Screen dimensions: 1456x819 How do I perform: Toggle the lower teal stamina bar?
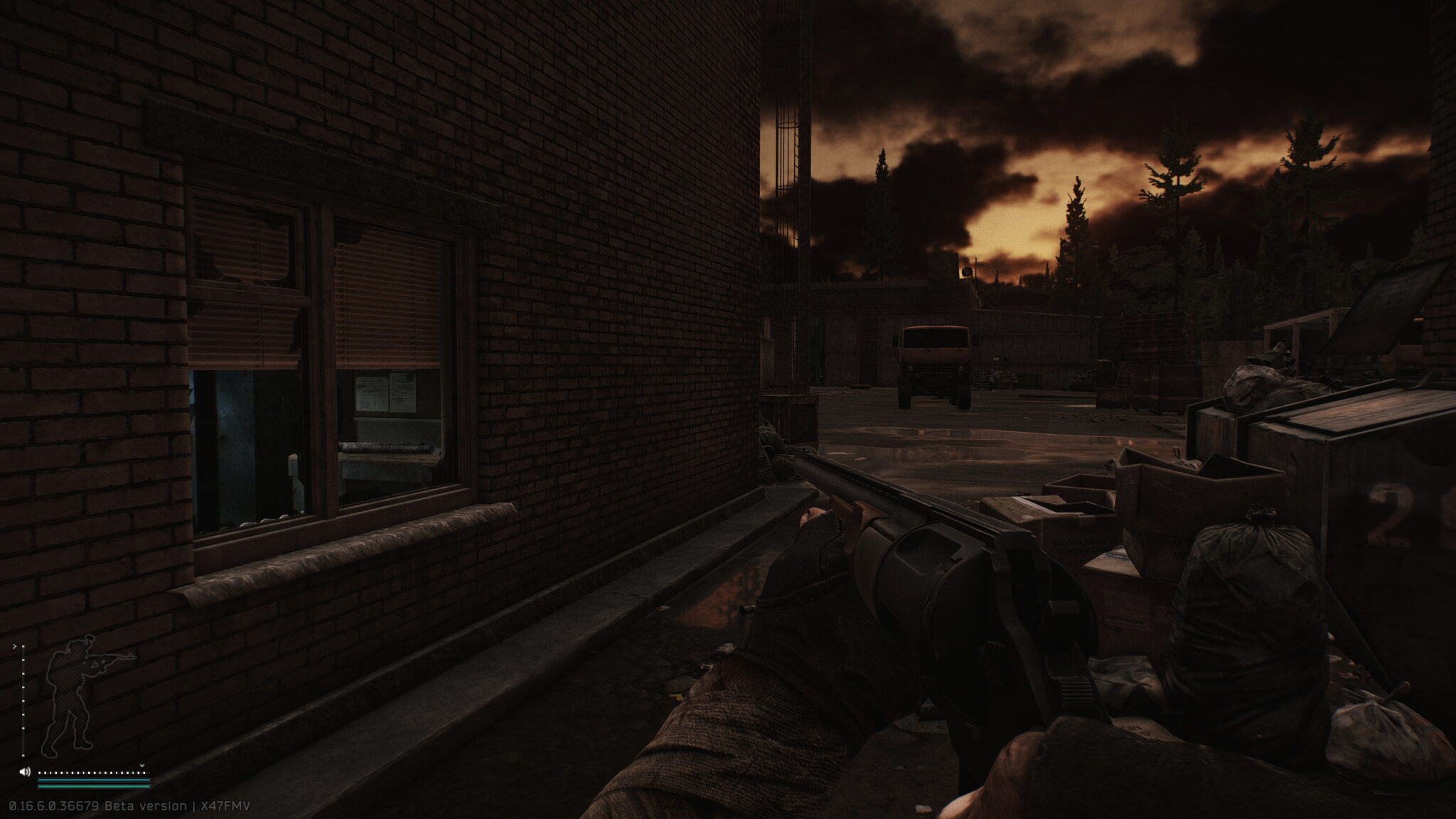pyautogui.click(x=94, y=786)
